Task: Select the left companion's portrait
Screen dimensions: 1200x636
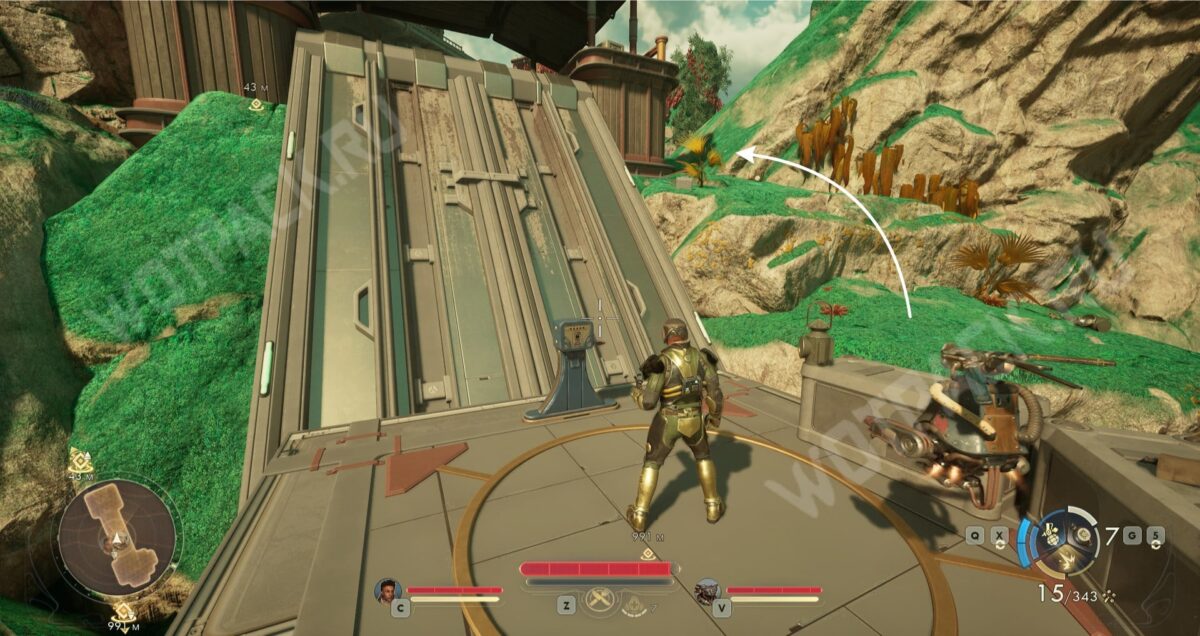Action: pos(388,591)
